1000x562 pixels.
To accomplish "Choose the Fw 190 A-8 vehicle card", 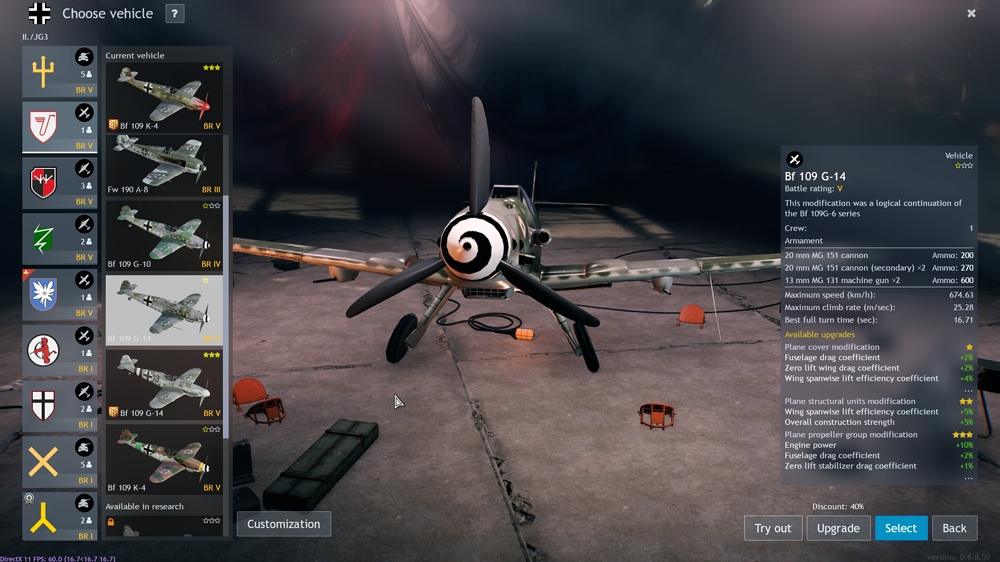I will [x=165, y=165].
